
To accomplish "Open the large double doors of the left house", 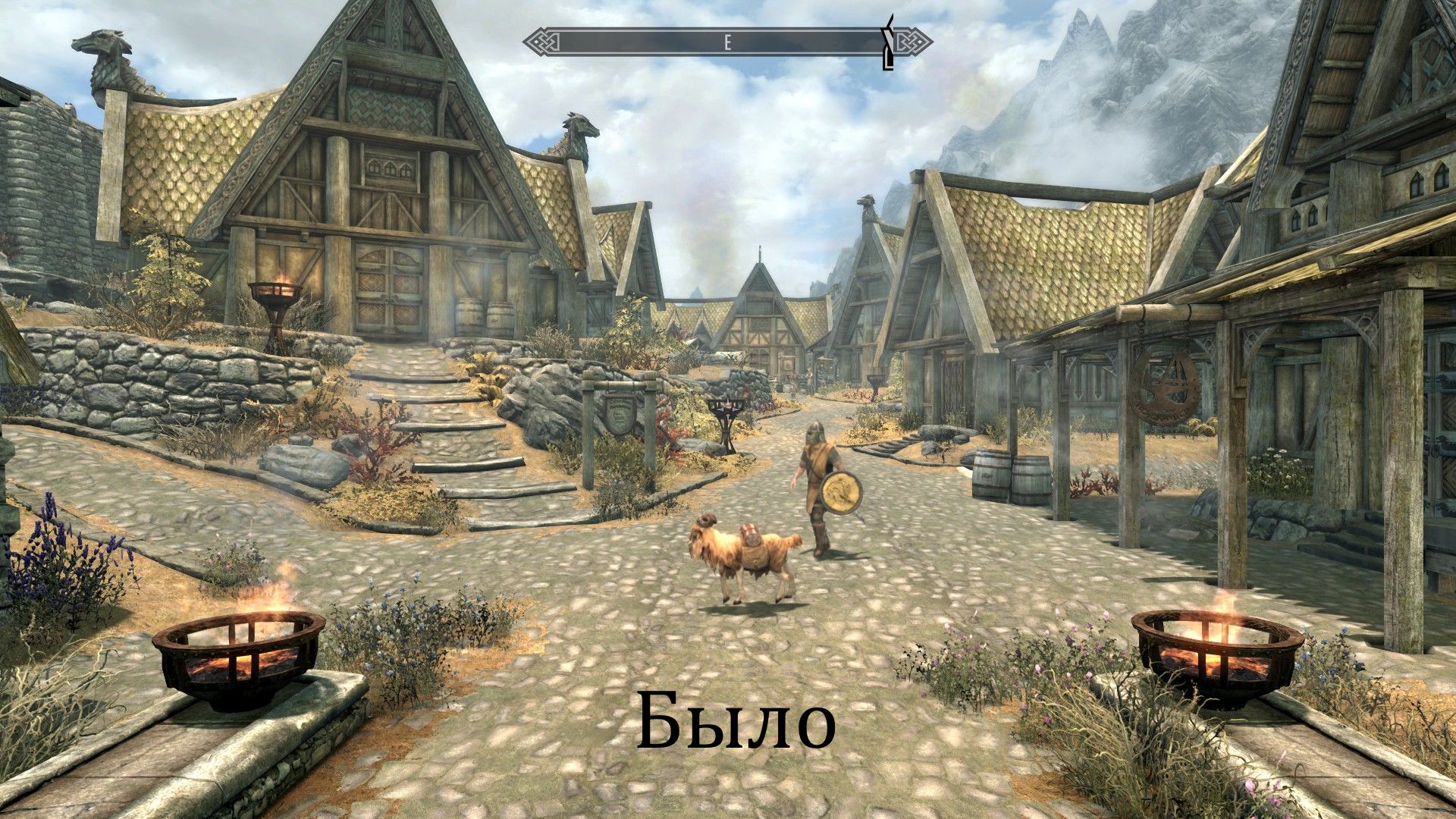I will click(x=391, y=288).
